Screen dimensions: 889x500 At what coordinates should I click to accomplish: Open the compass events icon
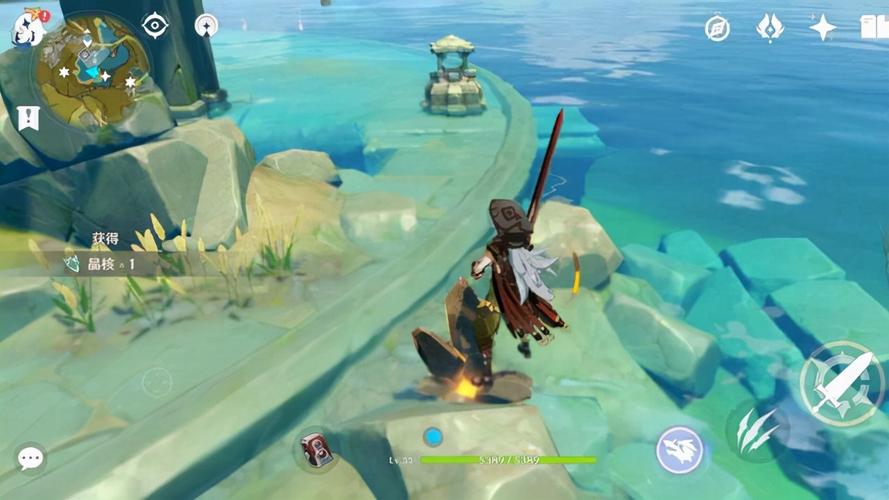pos(717,28)
